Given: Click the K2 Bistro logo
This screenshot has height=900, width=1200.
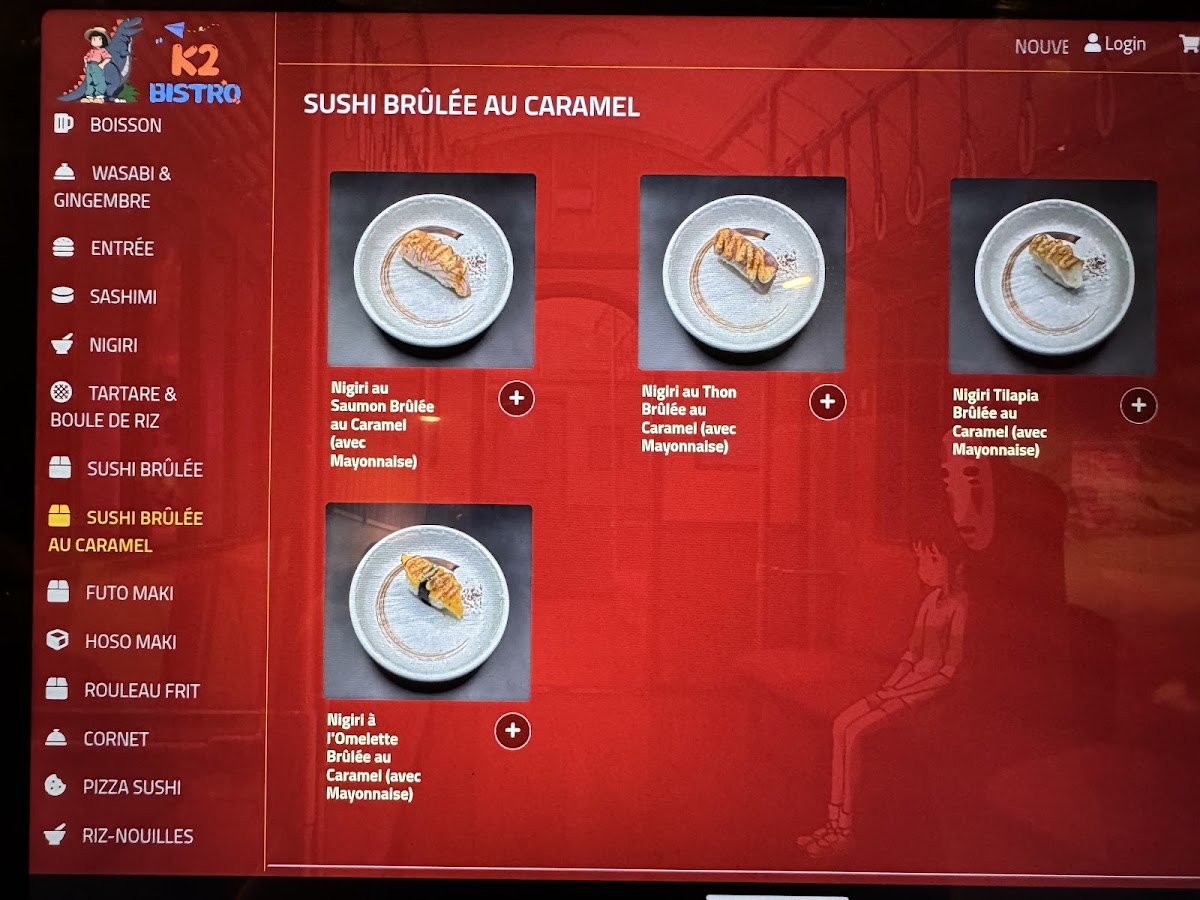Looking at the screenshot, I should click(x=150, y=62).
